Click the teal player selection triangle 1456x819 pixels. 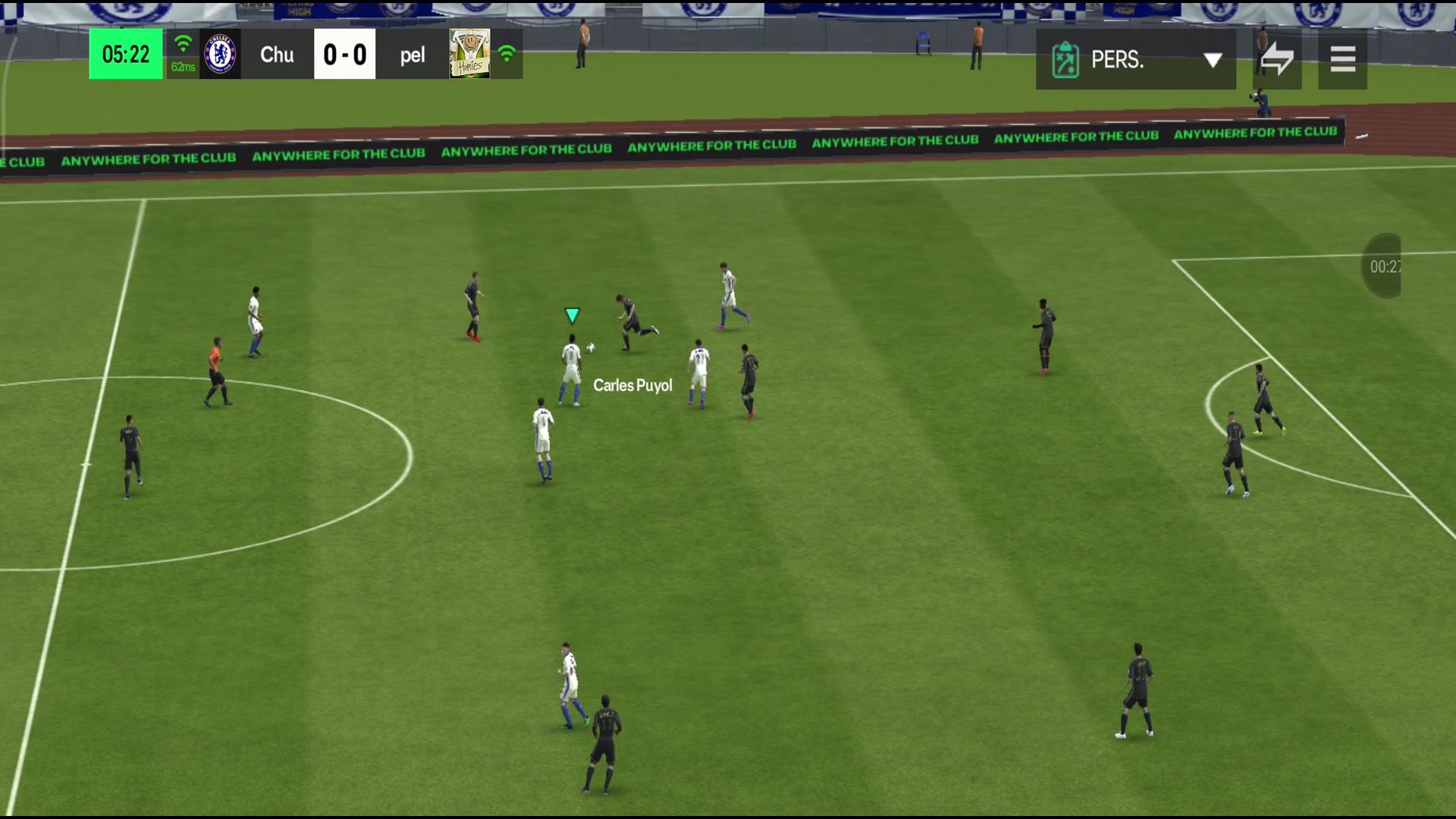(572, 315)
